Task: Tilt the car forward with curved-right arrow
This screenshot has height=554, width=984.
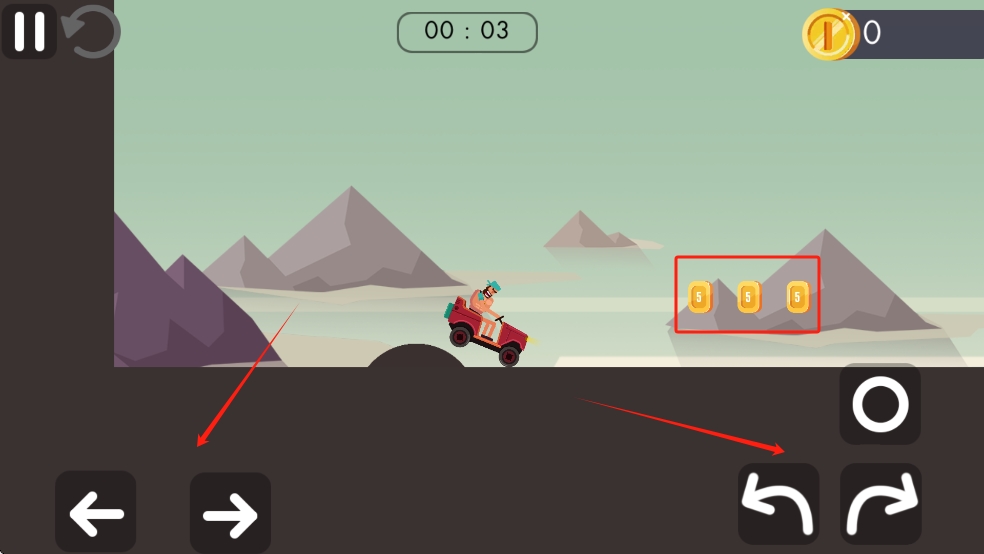Action: [x=881, y=504]
